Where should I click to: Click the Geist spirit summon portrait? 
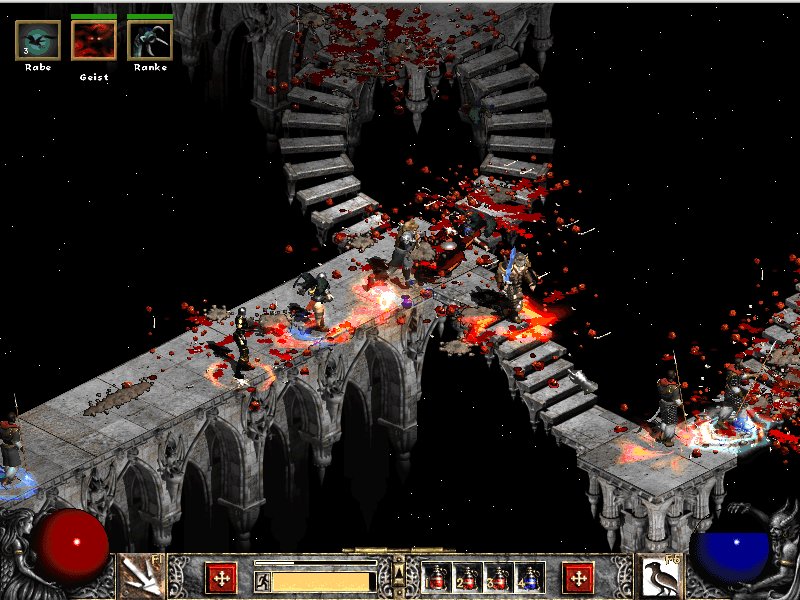[x=94, y=40]
